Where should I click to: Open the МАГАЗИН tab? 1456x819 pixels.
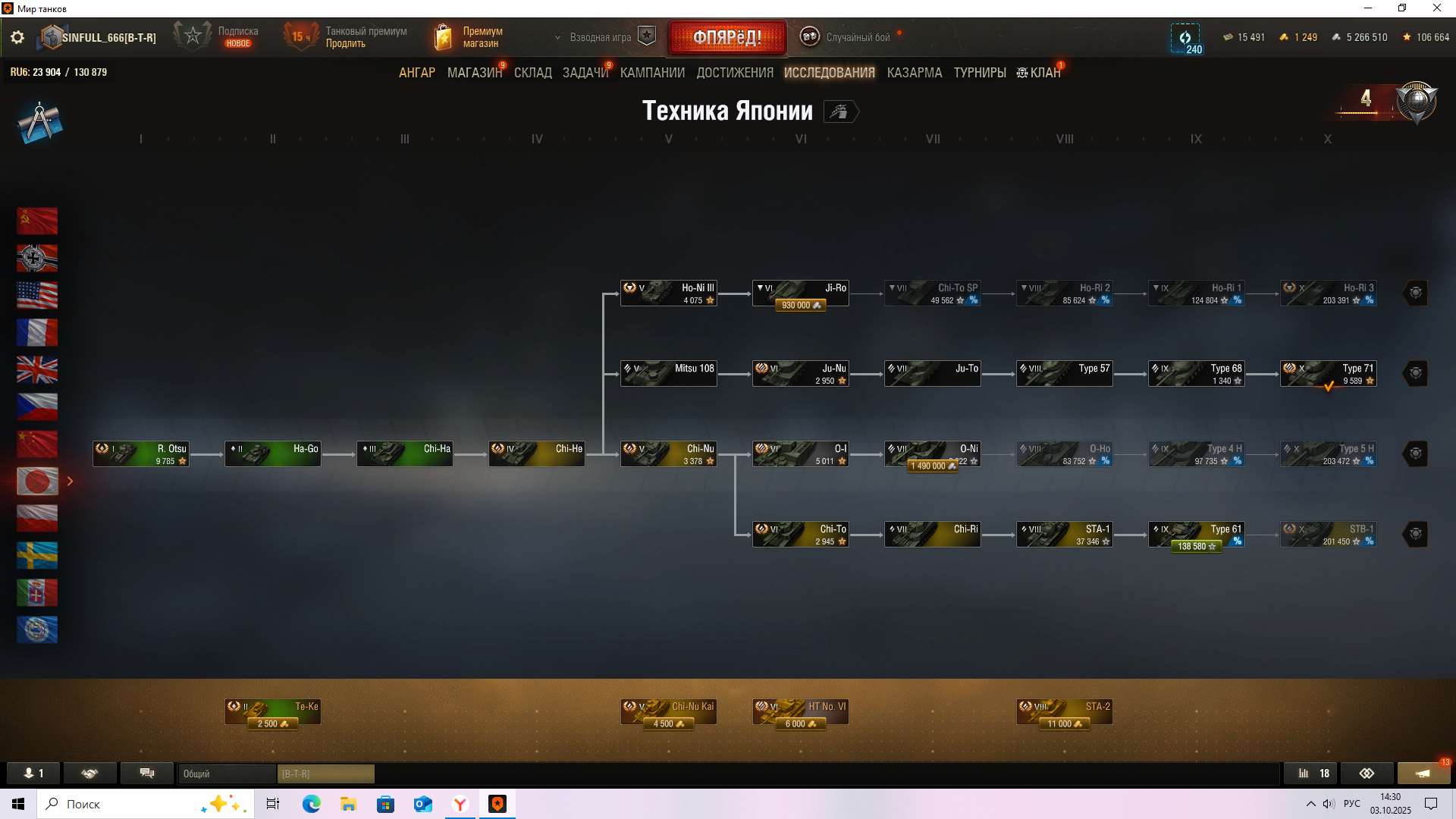[x=474, y=73]
